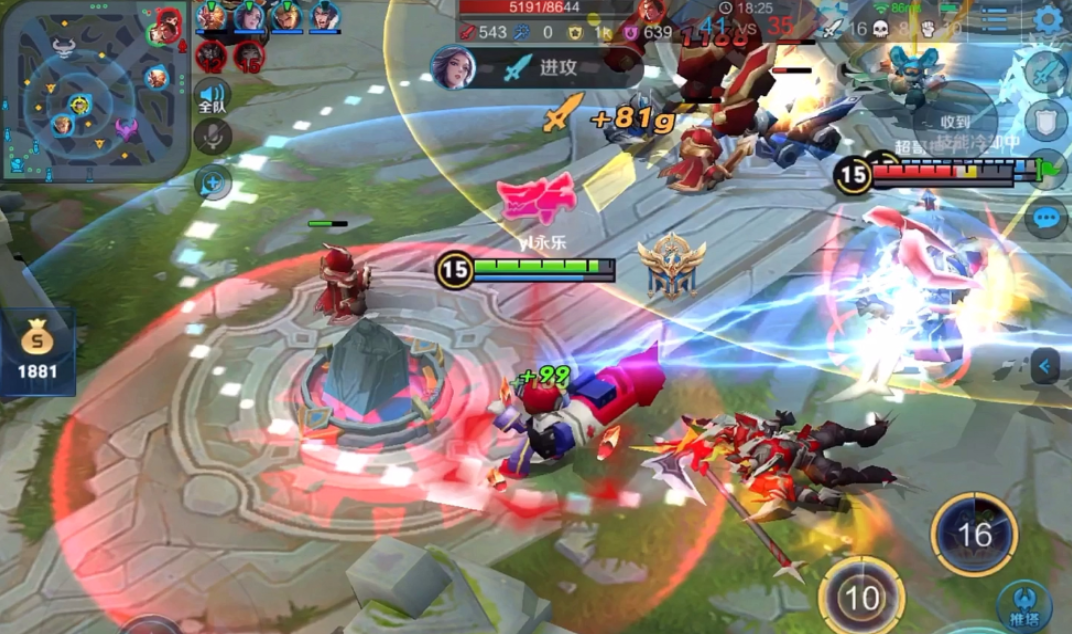
Task: Open the quick chat plus bubble
Action: click(x=213, y=182)
